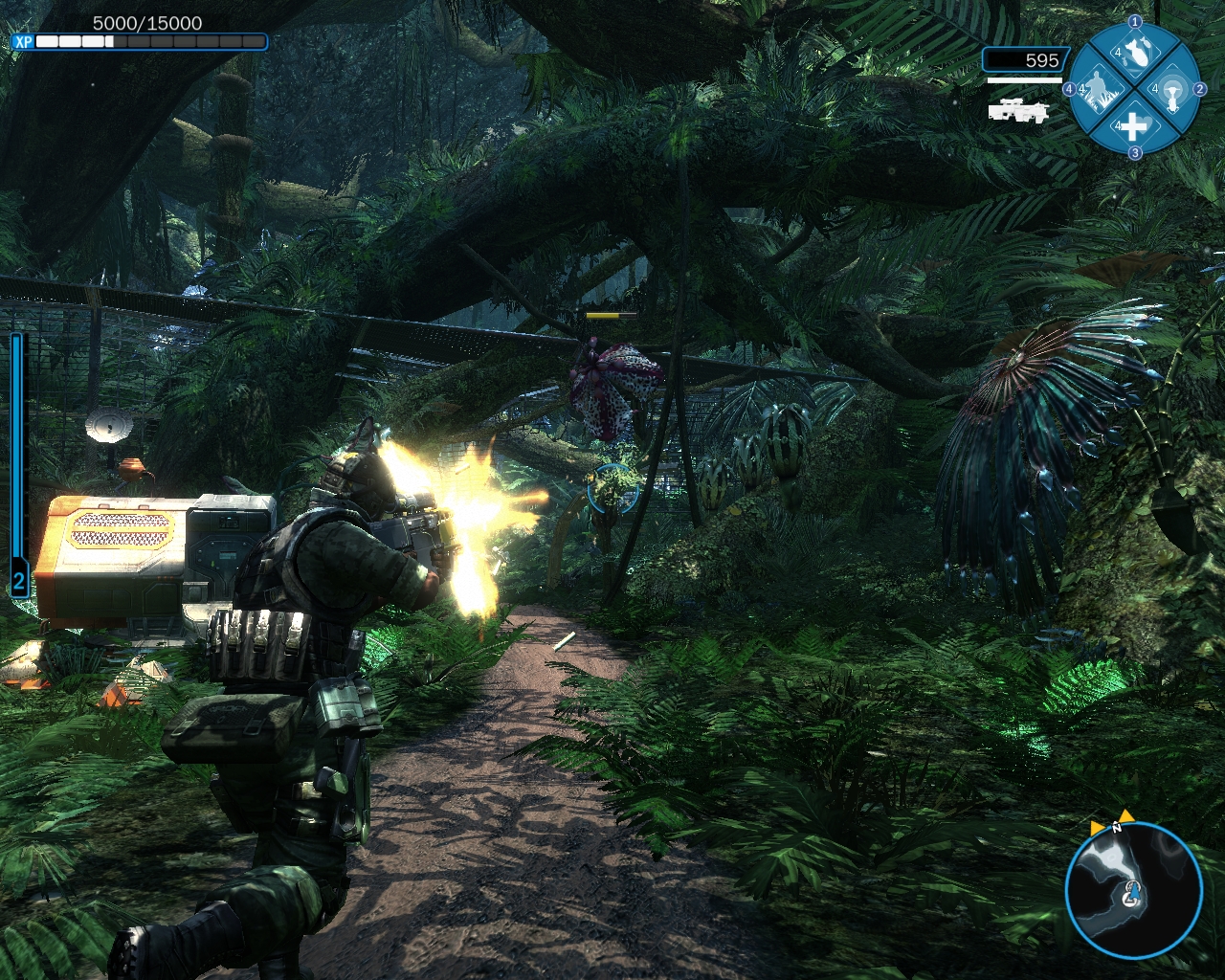Activate the air strike bomb skill
This screenshot has height=980, width=1225.
tap(1135, 56)
